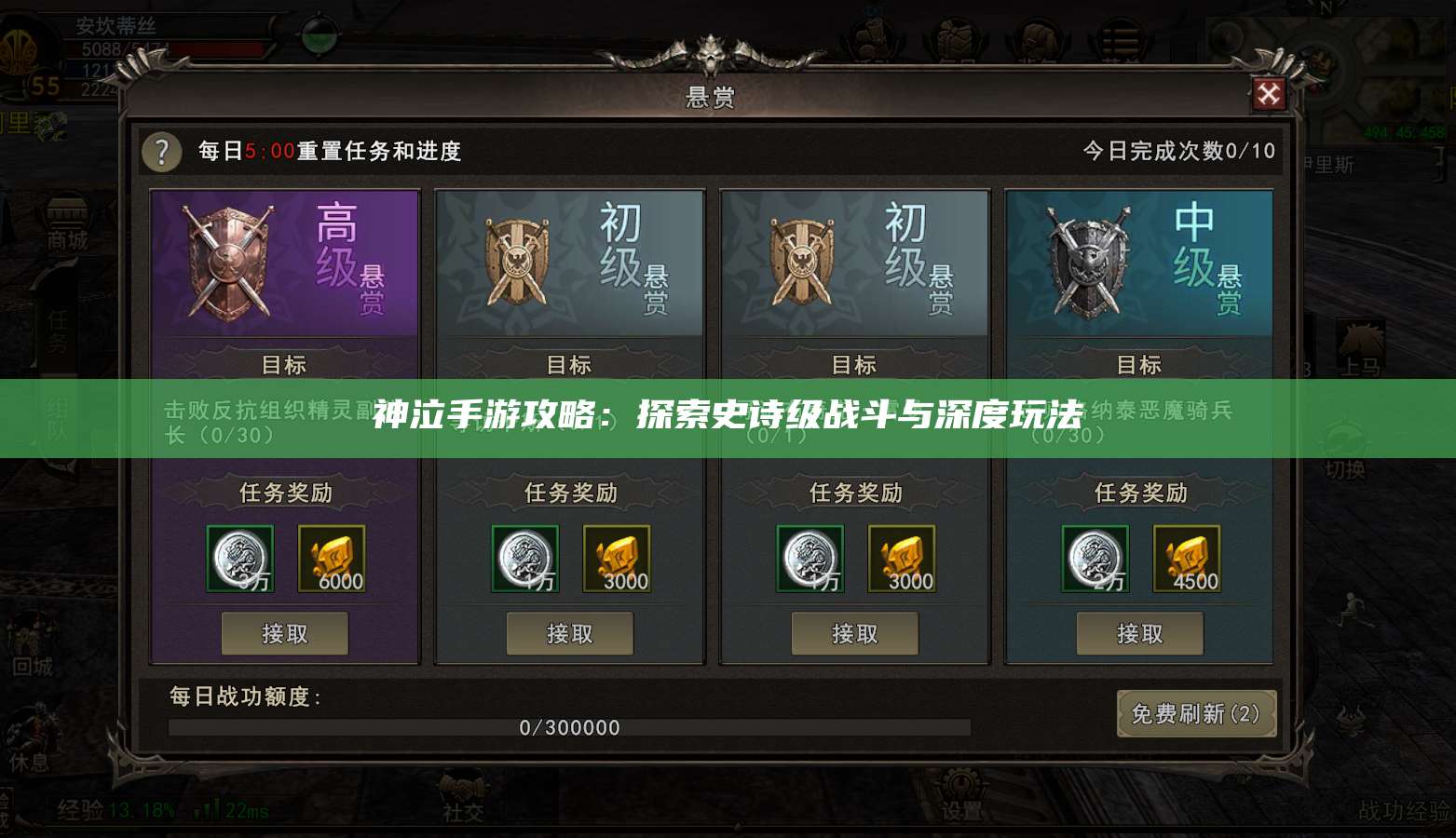The image size is (1456, 838).
Task: Click the 切换 switch icon on the right edge
Action: click(x=1345, y=445)
